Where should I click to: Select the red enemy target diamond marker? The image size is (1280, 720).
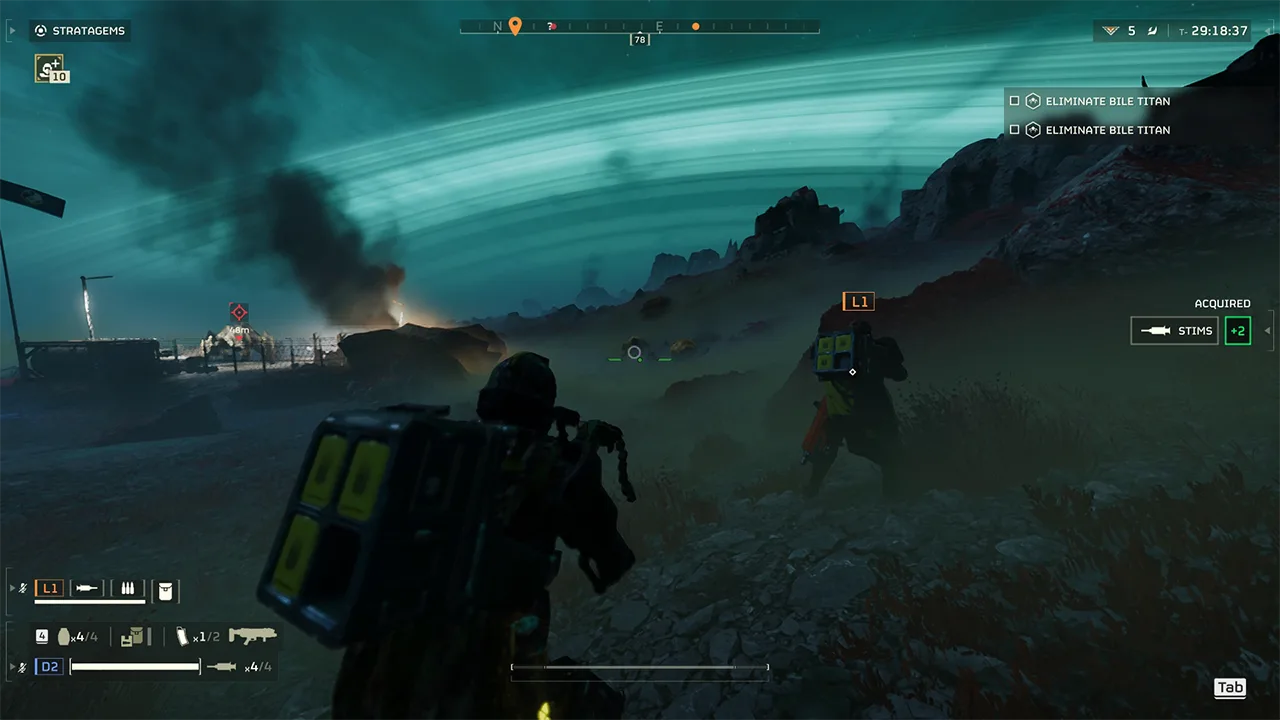238,312
